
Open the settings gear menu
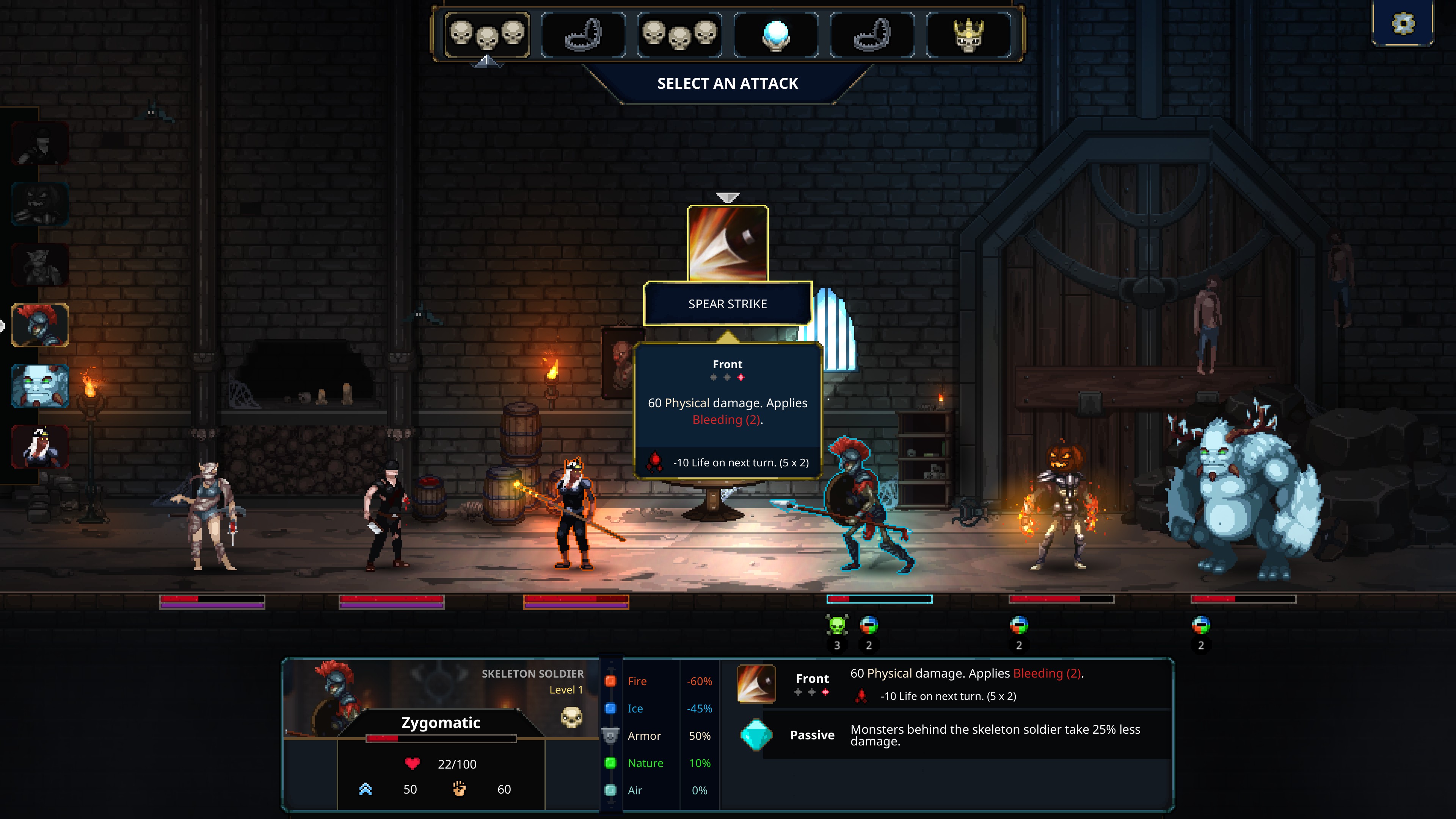1403,24
